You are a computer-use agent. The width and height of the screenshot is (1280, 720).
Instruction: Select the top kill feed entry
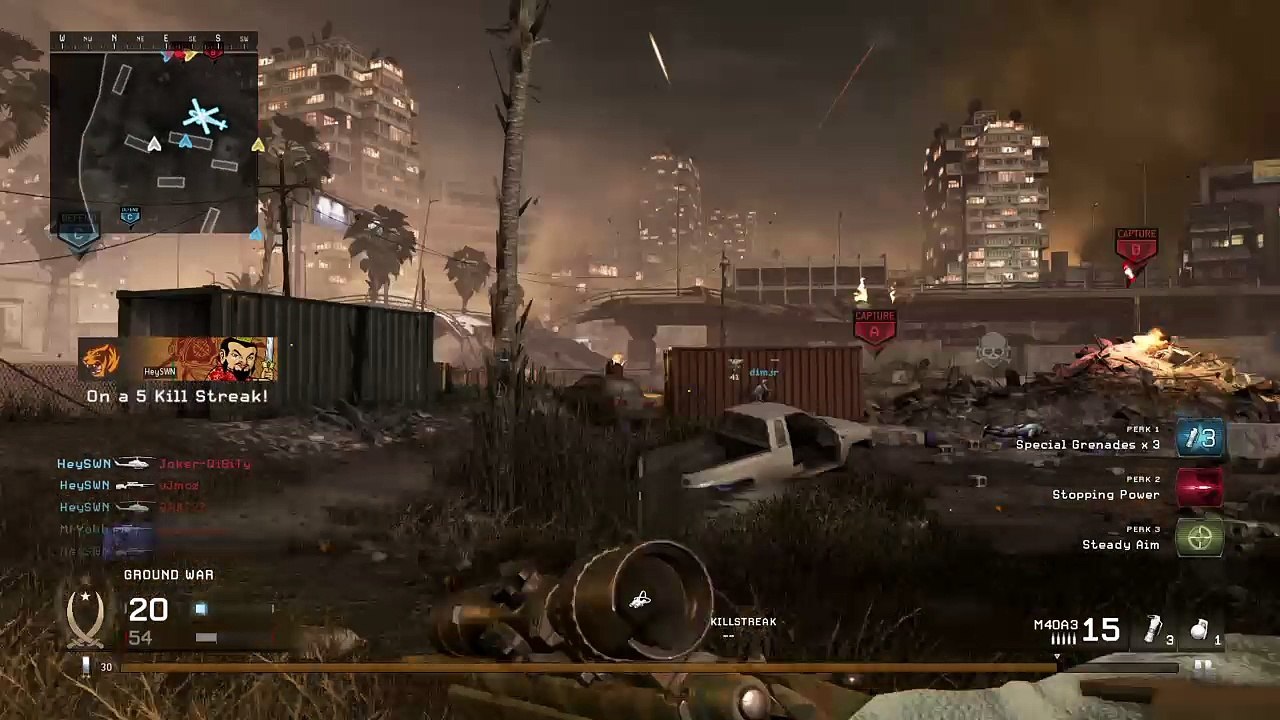(x=154, y=464)
